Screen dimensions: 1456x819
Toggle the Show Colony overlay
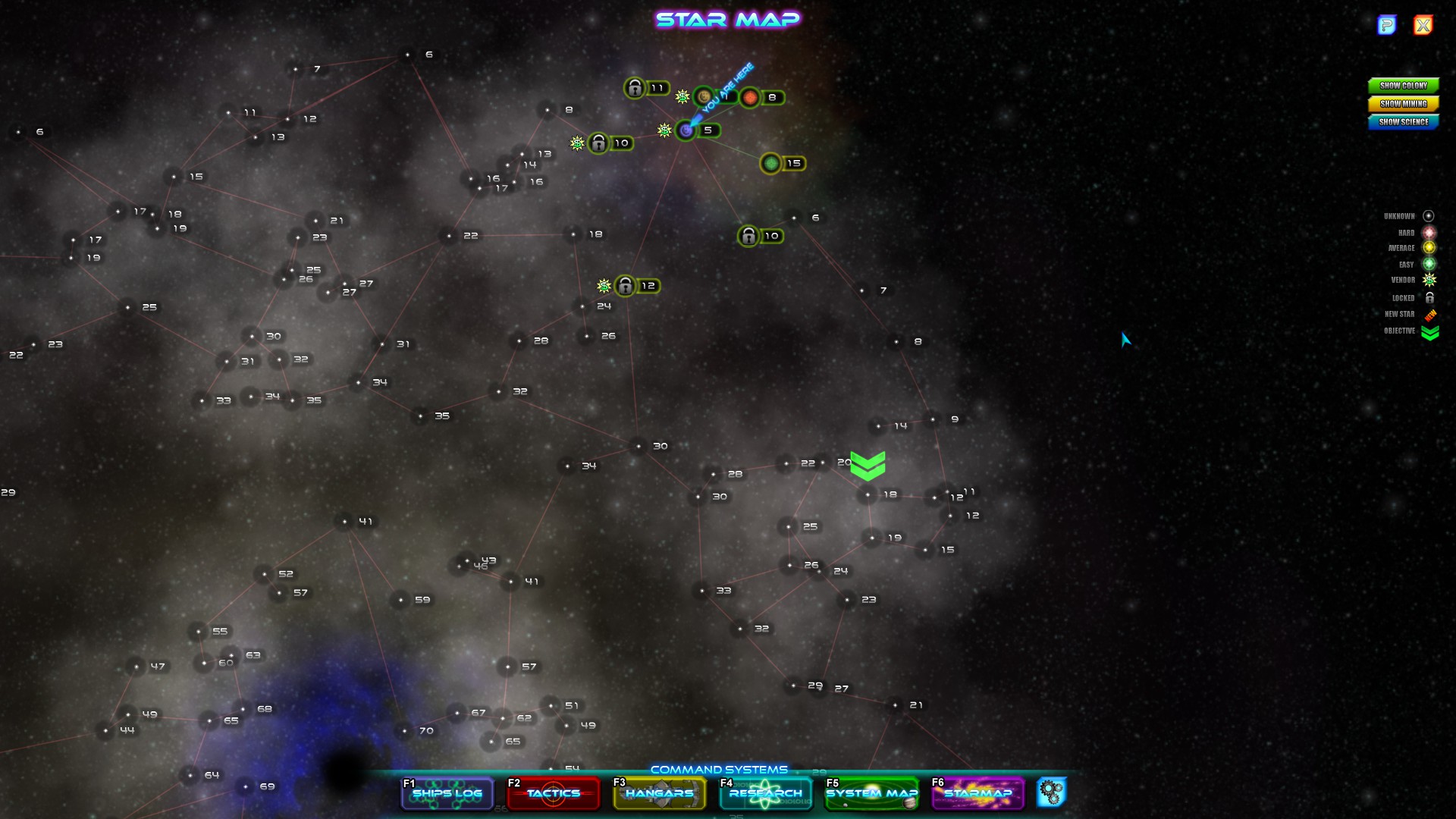[1402, 86]
